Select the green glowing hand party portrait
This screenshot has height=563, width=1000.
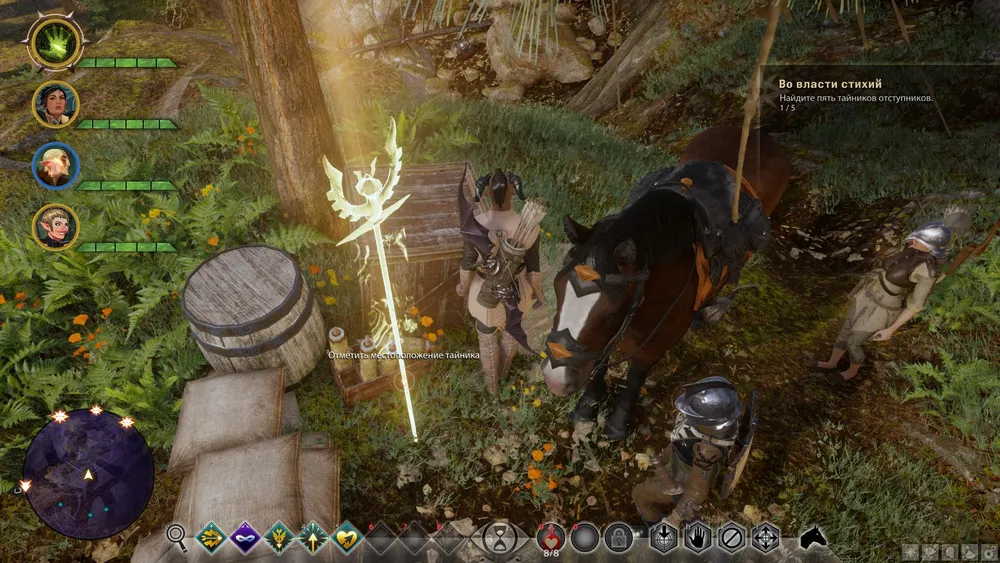point(55,42)
